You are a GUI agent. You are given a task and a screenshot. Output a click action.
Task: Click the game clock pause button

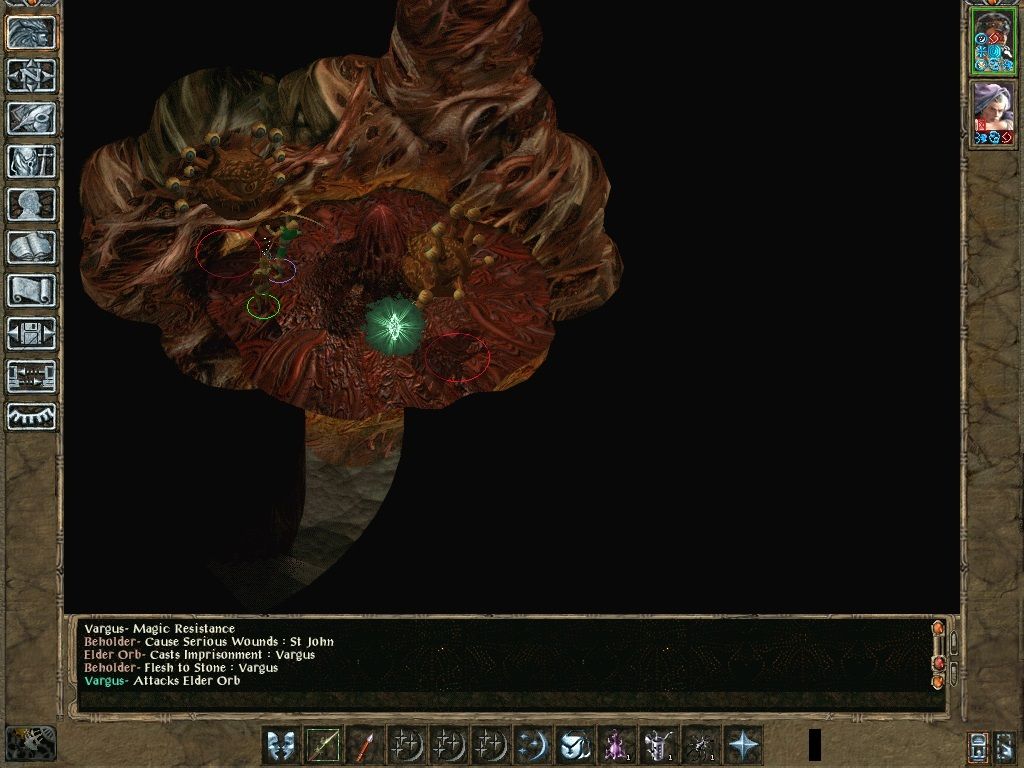point(30,743)
